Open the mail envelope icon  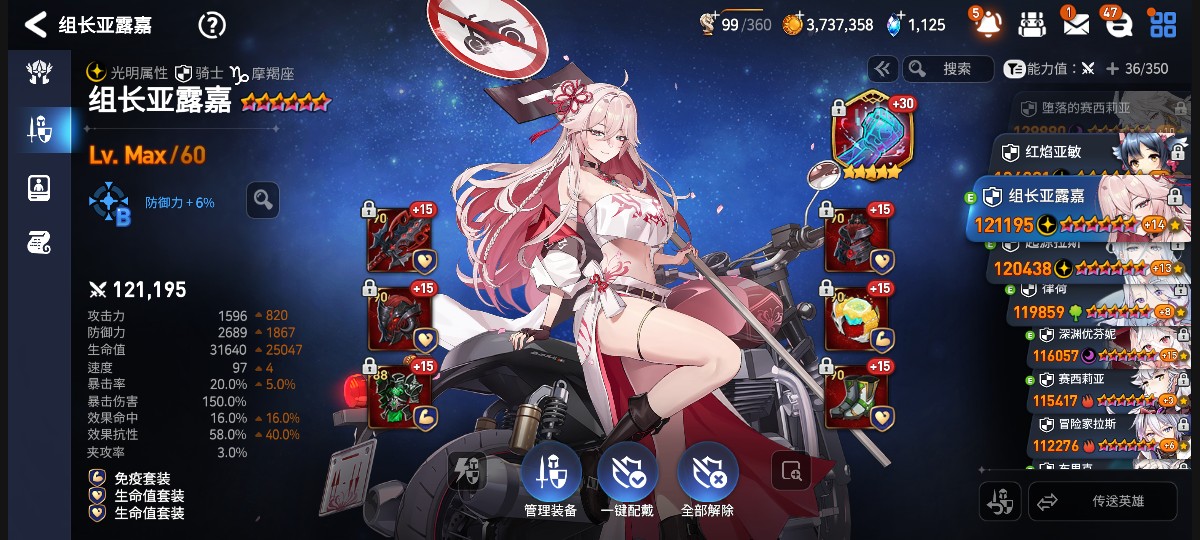(x=1075, y=24)
